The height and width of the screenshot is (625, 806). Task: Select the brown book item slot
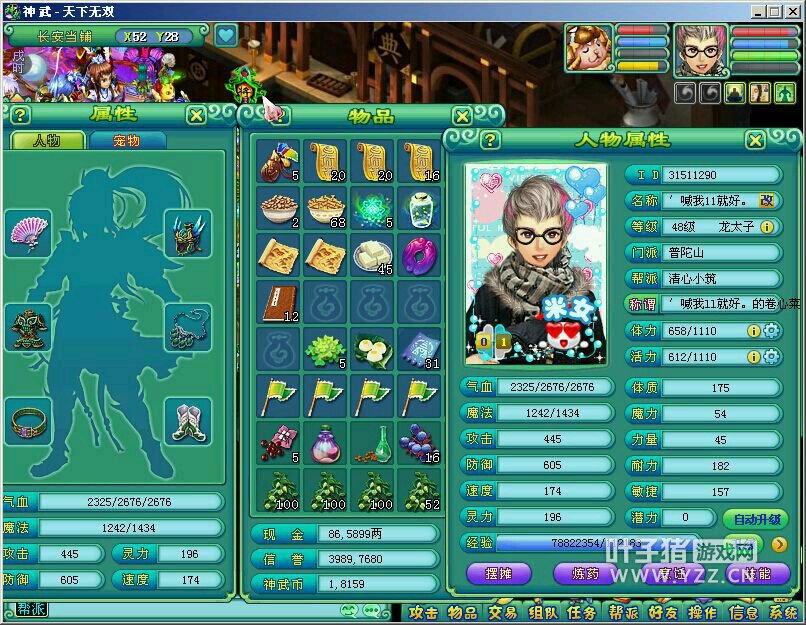(x=277, y=301)
